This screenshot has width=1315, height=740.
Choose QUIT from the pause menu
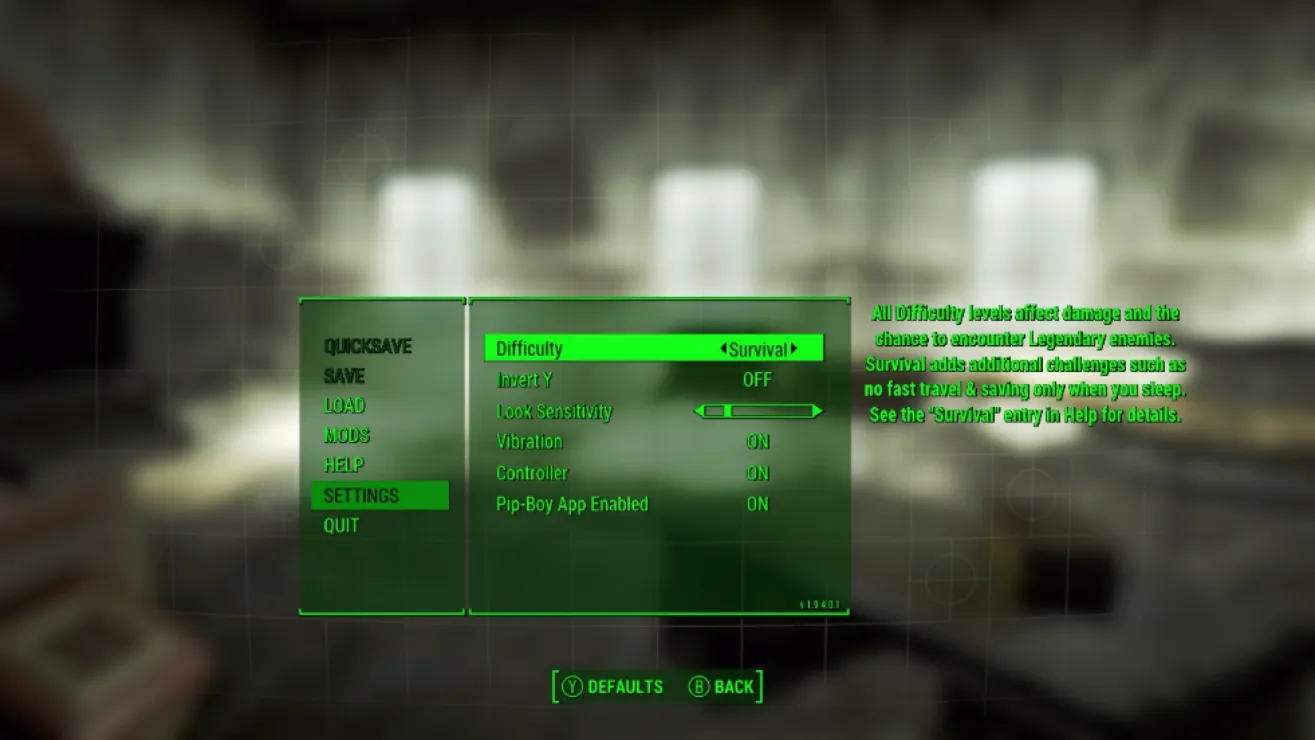(x=341, y=526)
